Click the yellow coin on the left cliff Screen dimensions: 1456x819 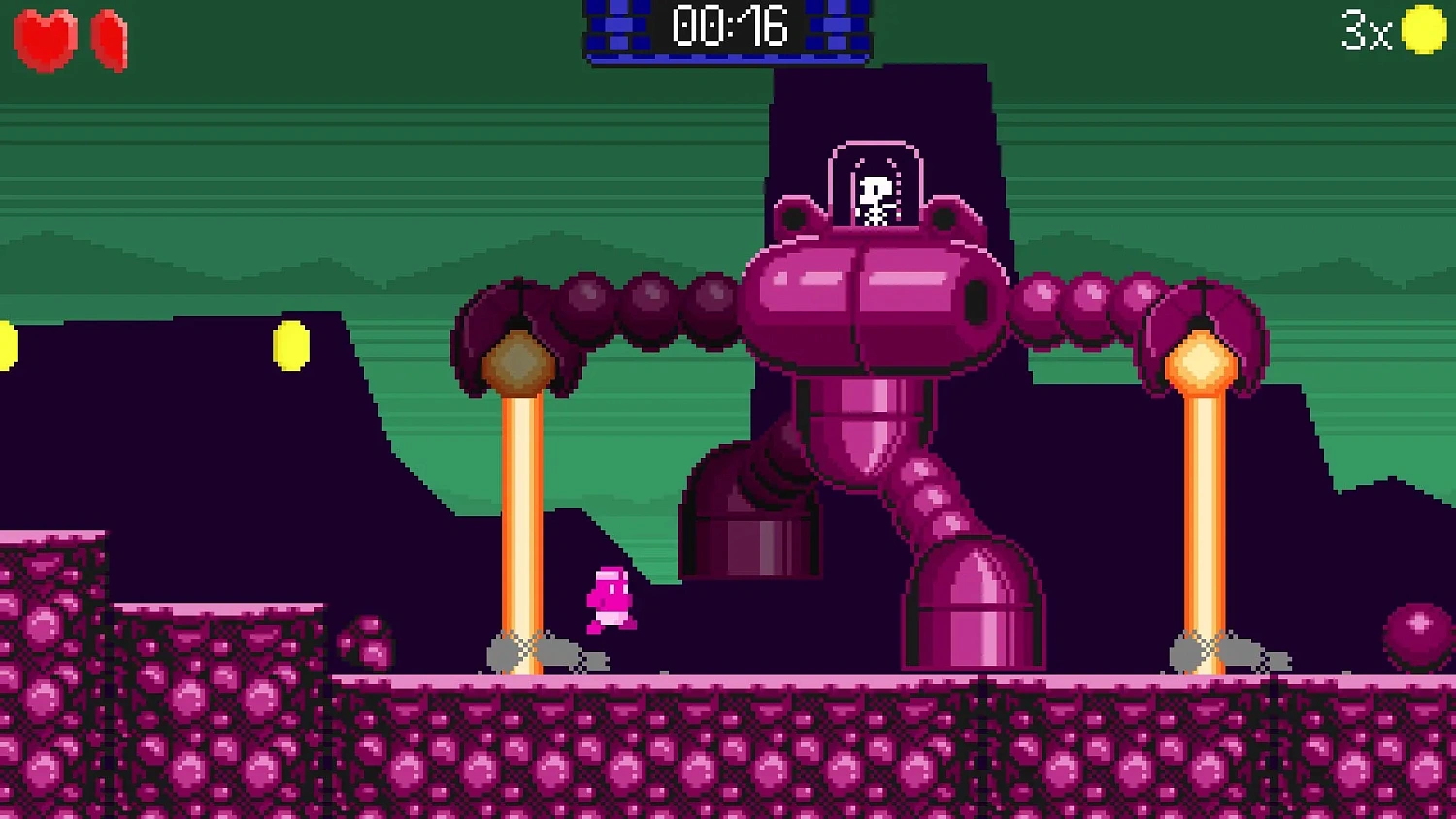pyautogui.click(x=288, y=344)
